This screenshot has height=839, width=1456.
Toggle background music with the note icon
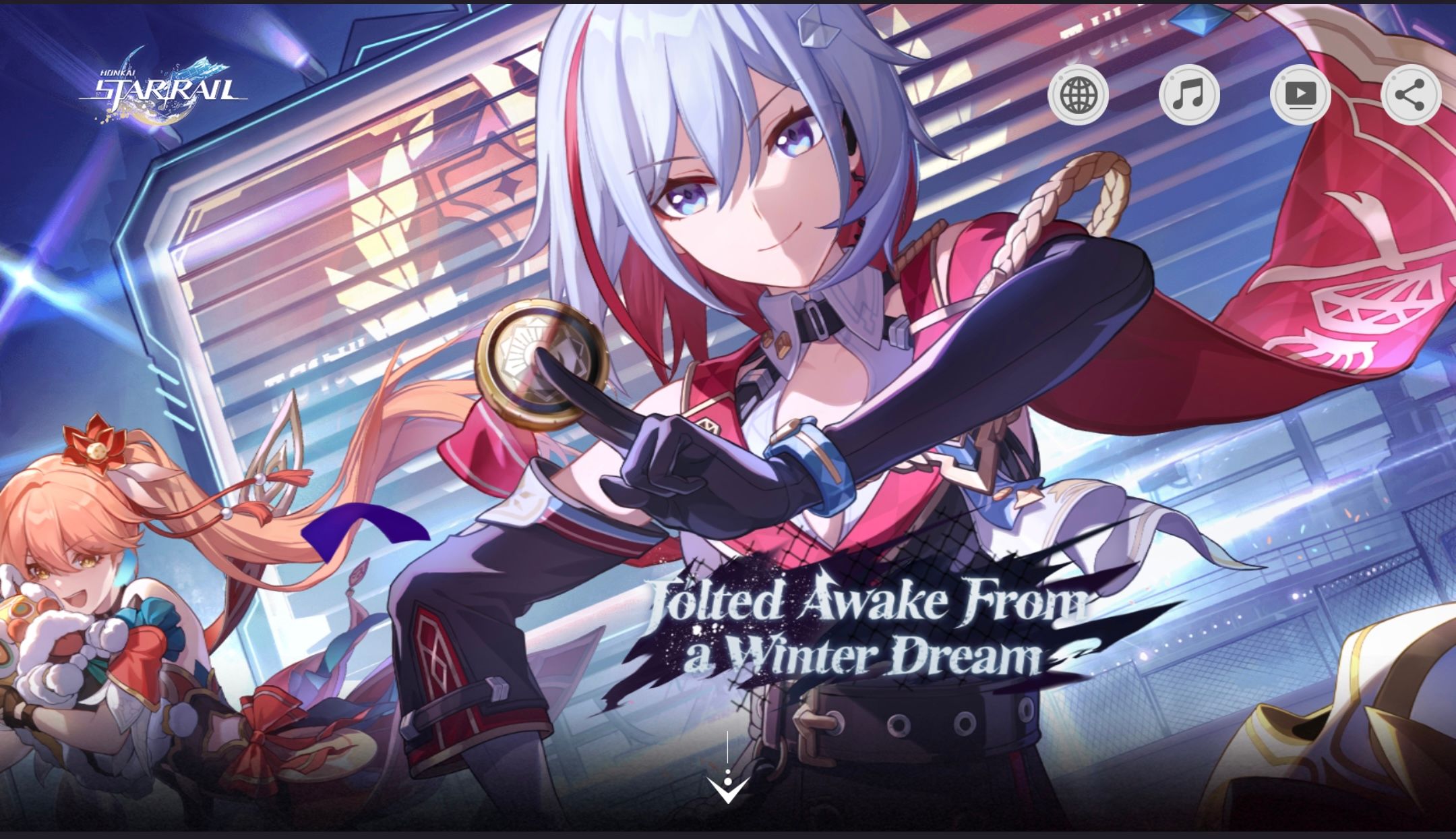pos(1188,96)
